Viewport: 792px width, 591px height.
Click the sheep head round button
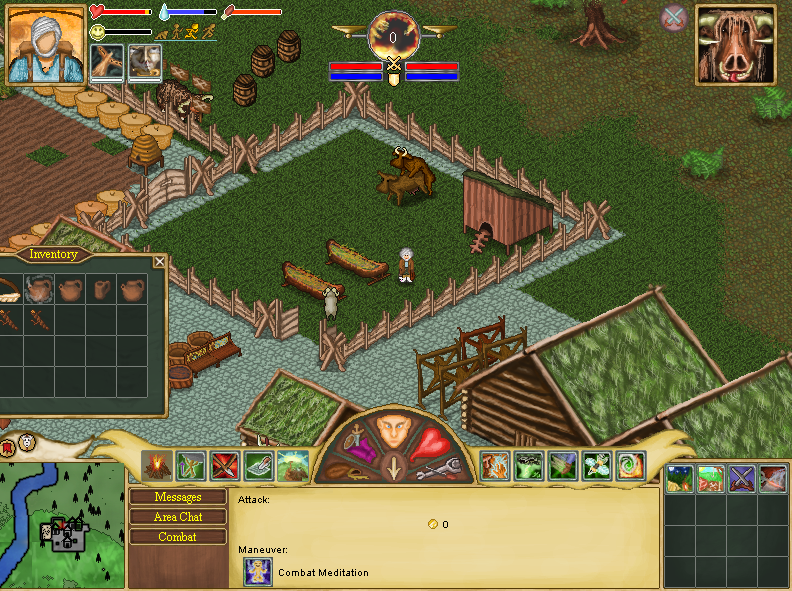click(26, 442)
